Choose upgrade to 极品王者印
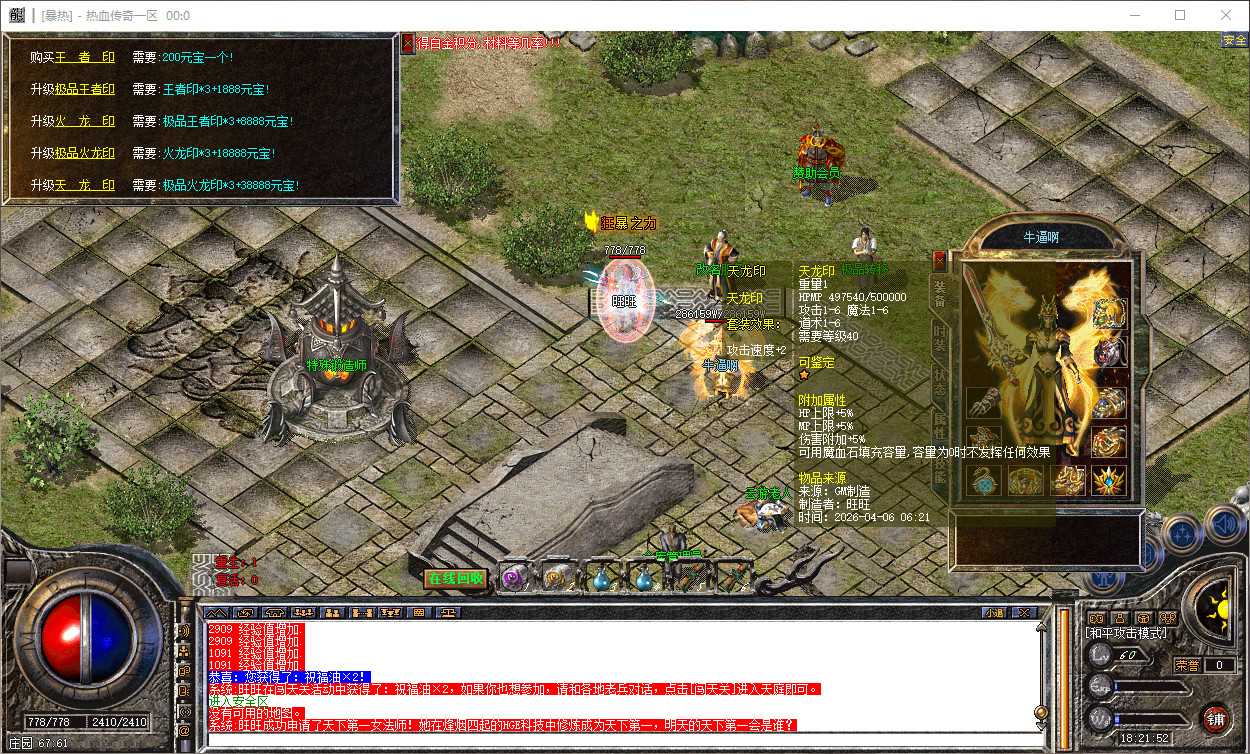The width and height of the screenshot is (1250, 754). 85,90
